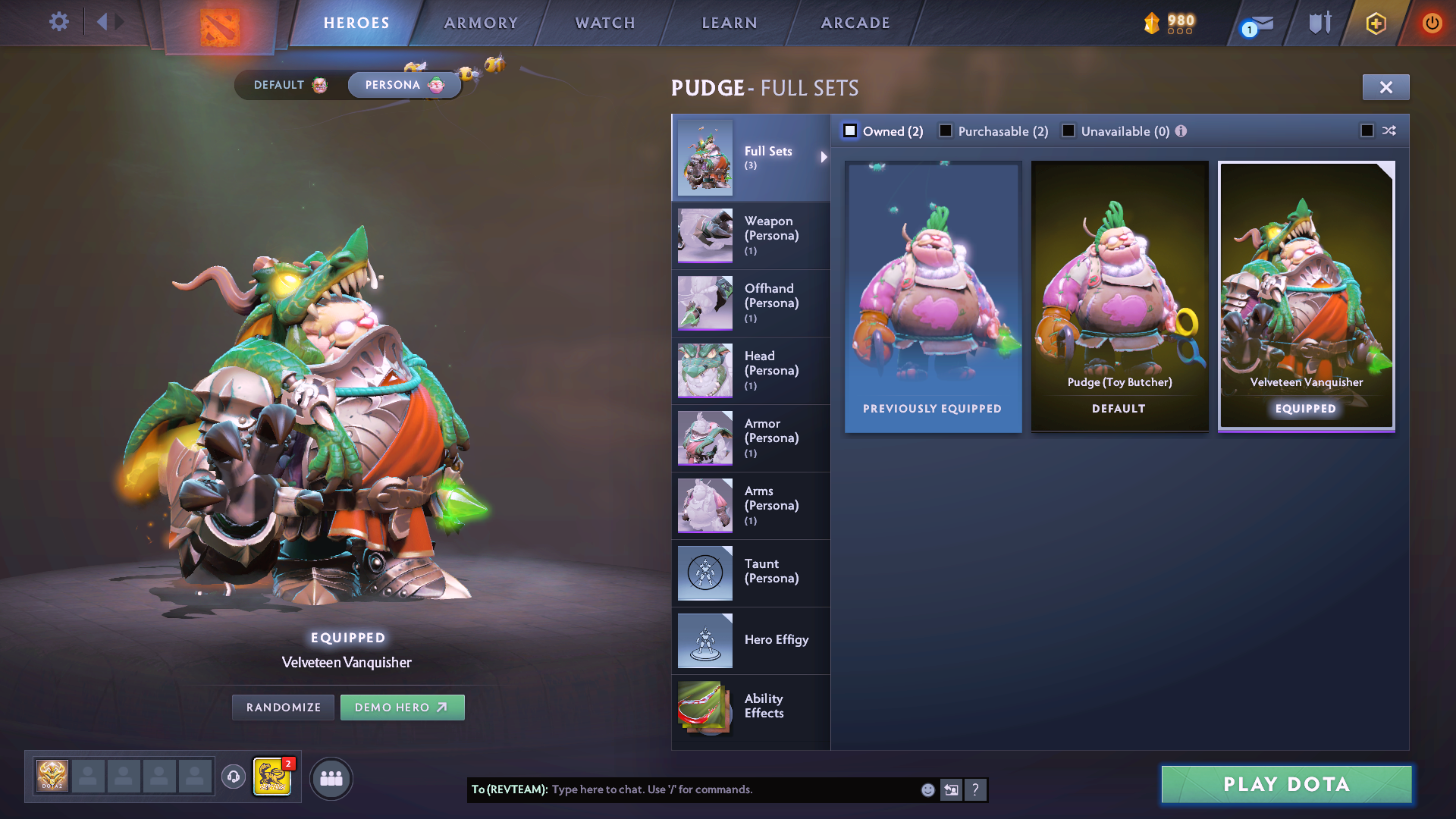Click the chat channel switch icon
The height and width of the screenshot is (819, 1456).
tap(951, 789)
